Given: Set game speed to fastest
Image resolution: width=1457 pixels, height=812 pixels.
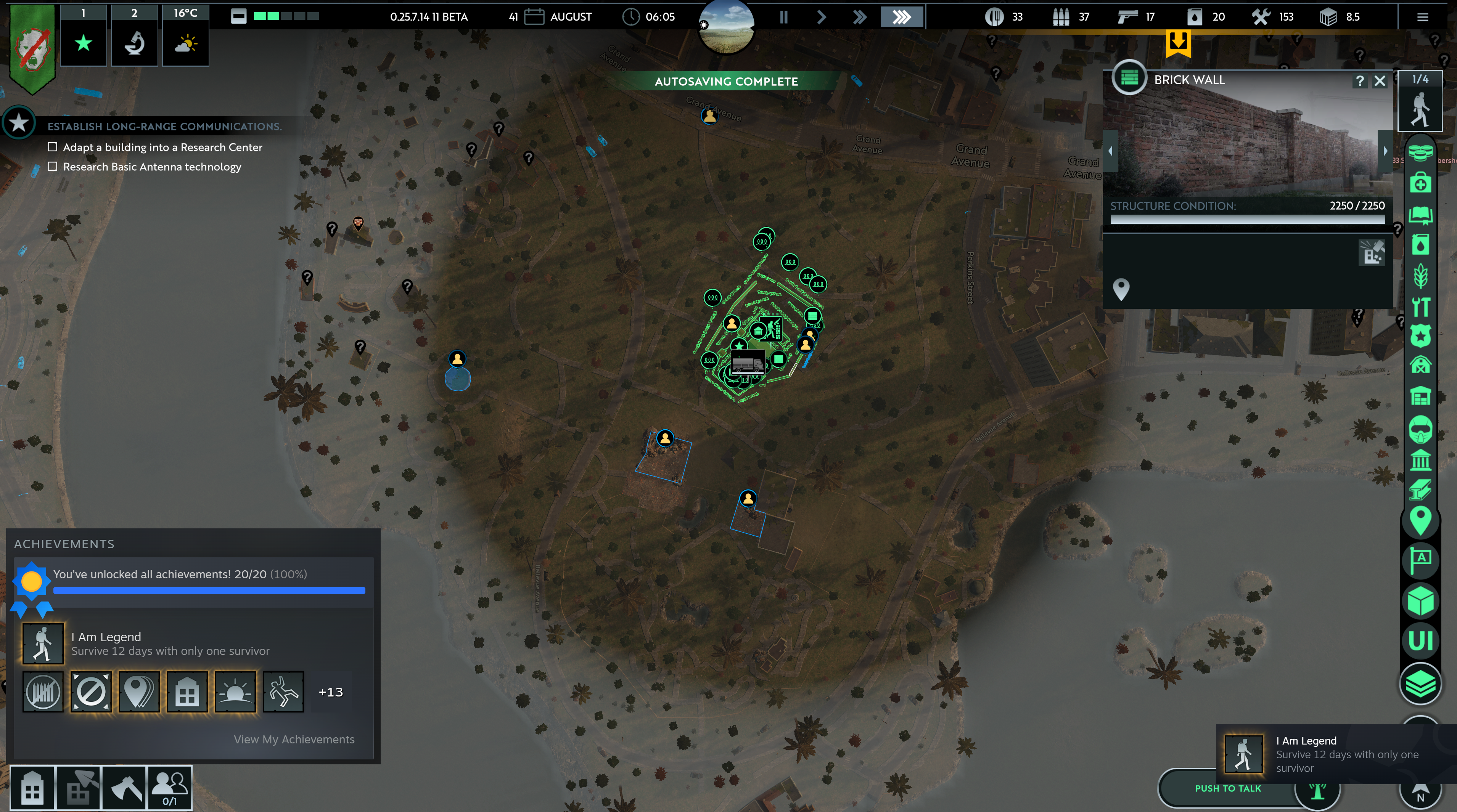Looking at the screenshot, I should pos(902,17).
